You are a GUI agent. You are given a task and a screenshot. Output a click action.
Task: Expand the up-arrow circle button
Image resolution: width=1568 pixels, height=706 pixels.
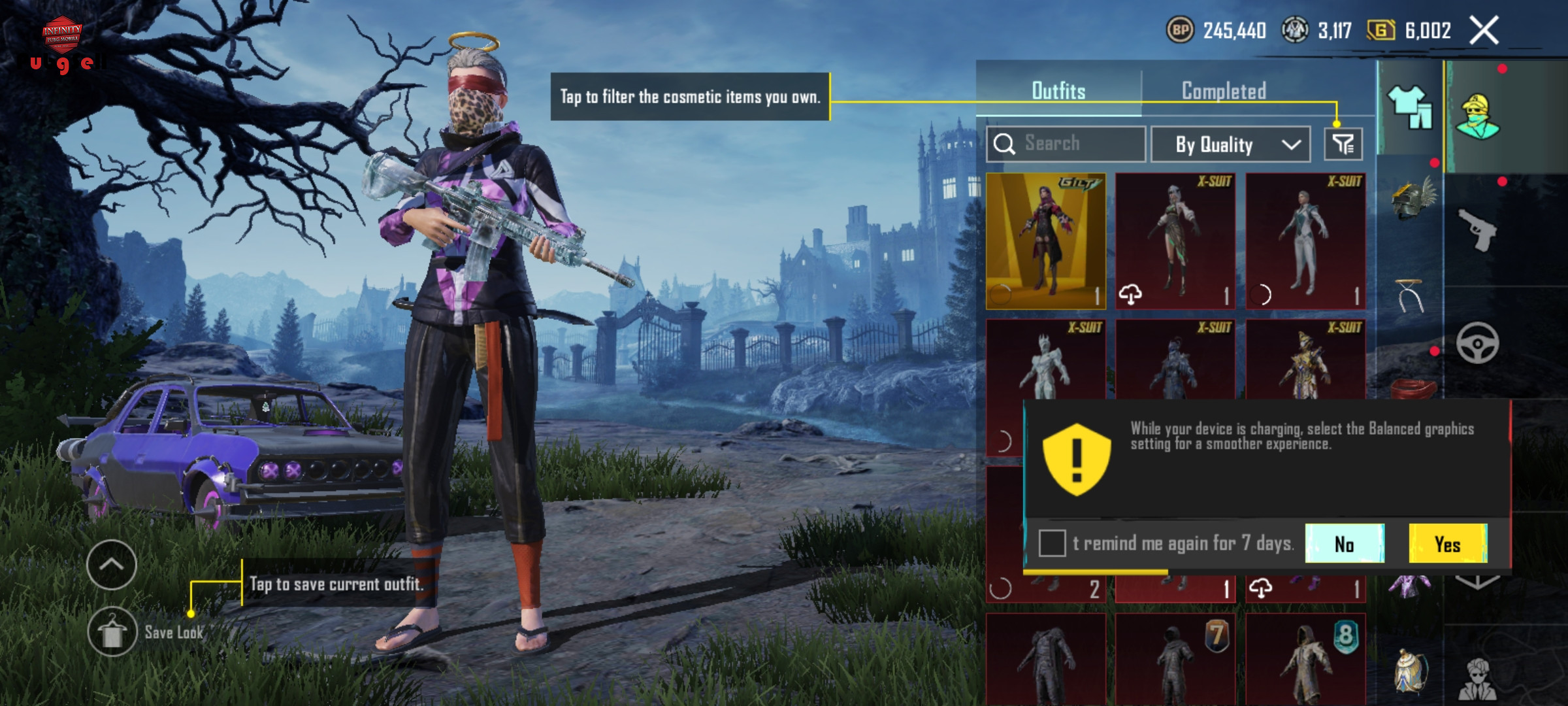pyautogui.click(x=112, y=565)
